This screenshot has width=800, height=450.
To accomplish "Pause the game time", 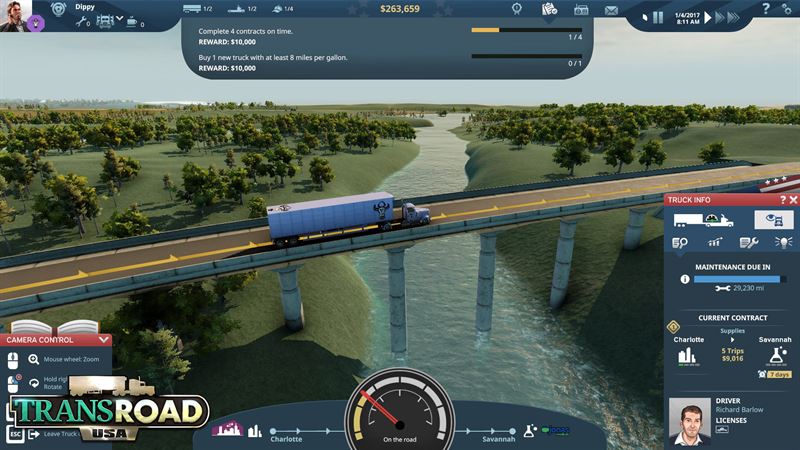I will 658,17.
